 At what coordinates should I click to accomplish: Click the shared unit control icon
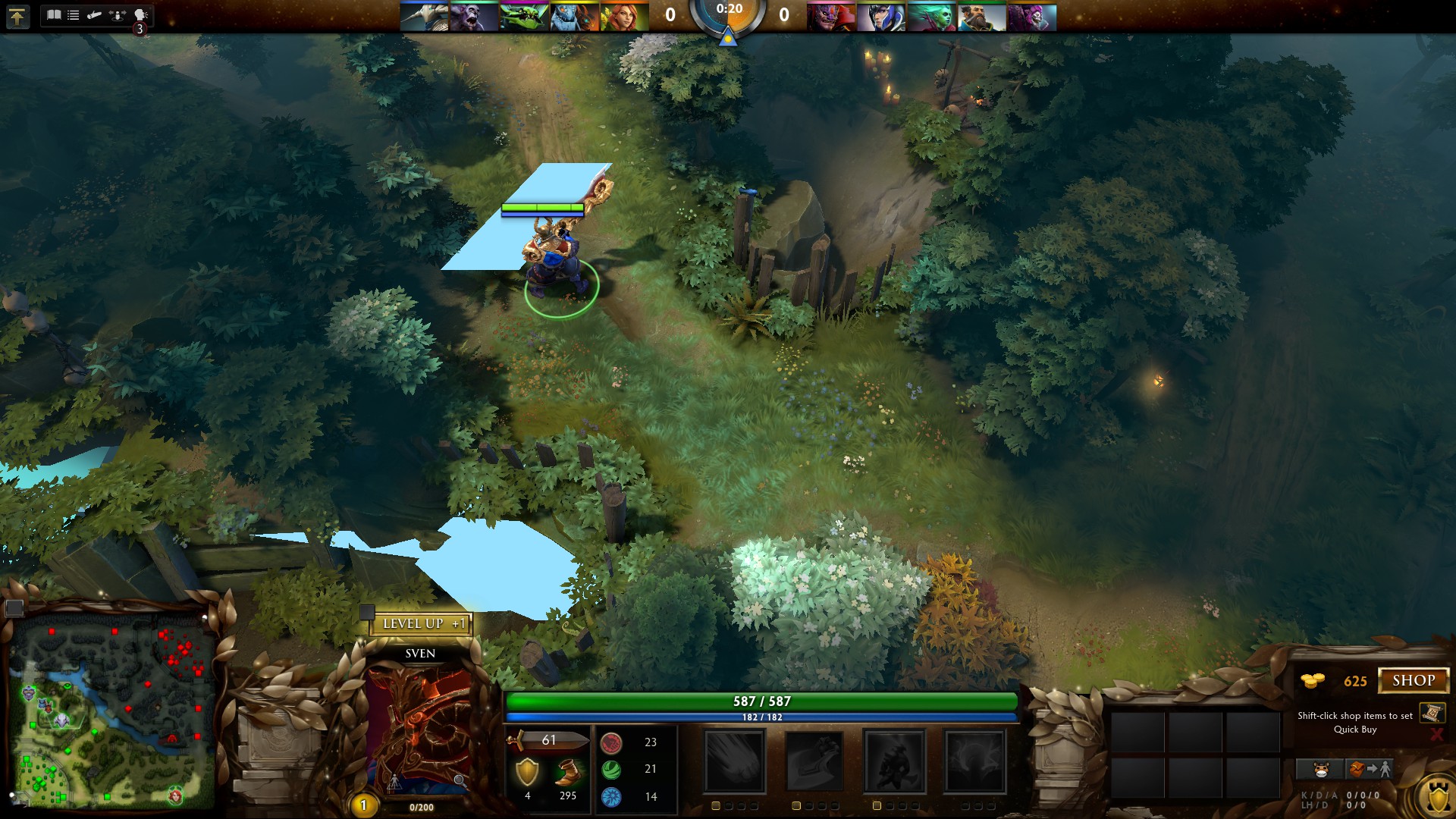(117, 14)
